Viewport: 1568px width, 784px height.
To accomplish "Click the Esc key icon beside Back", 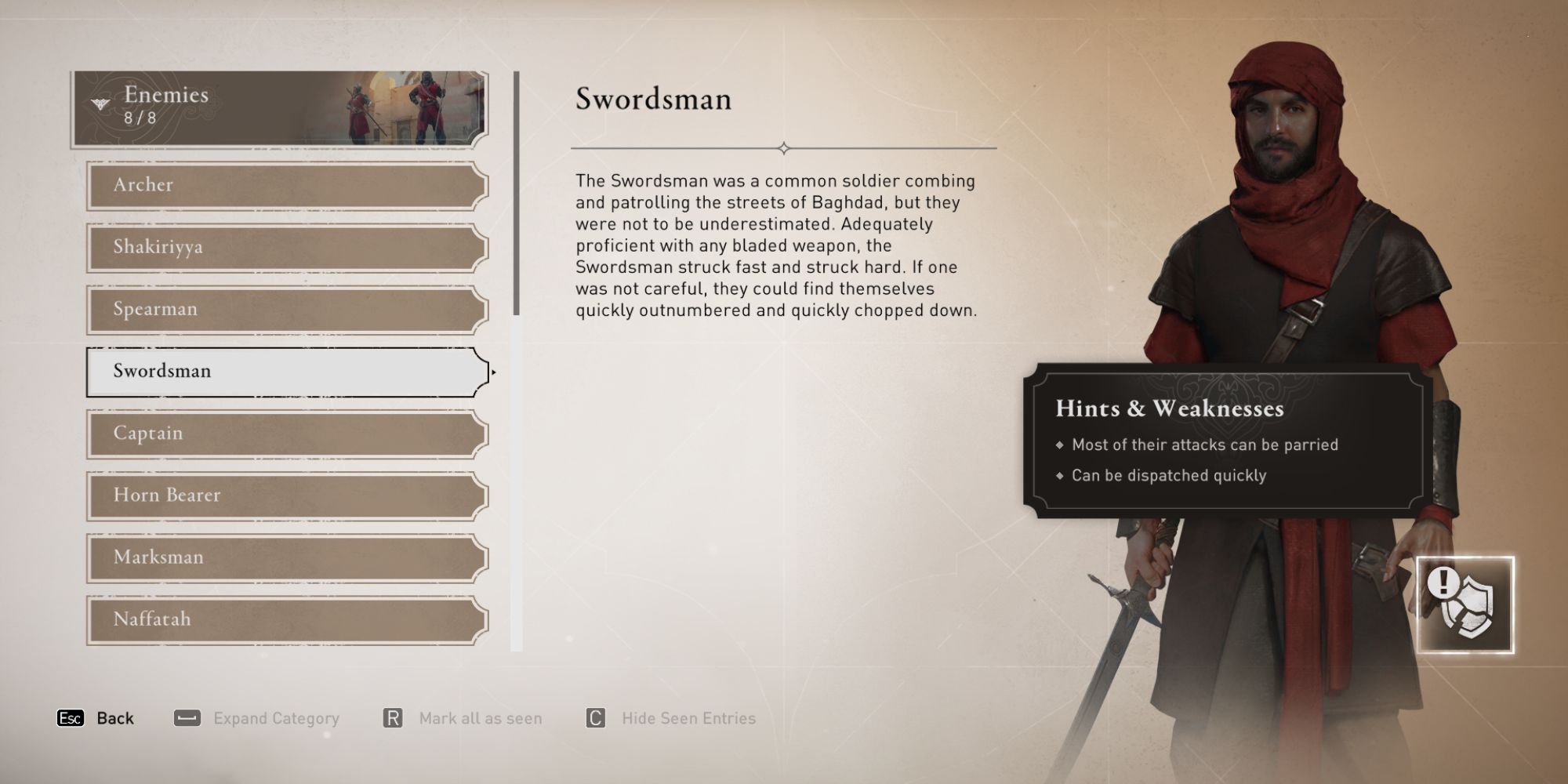I will (x=71, y=717).
